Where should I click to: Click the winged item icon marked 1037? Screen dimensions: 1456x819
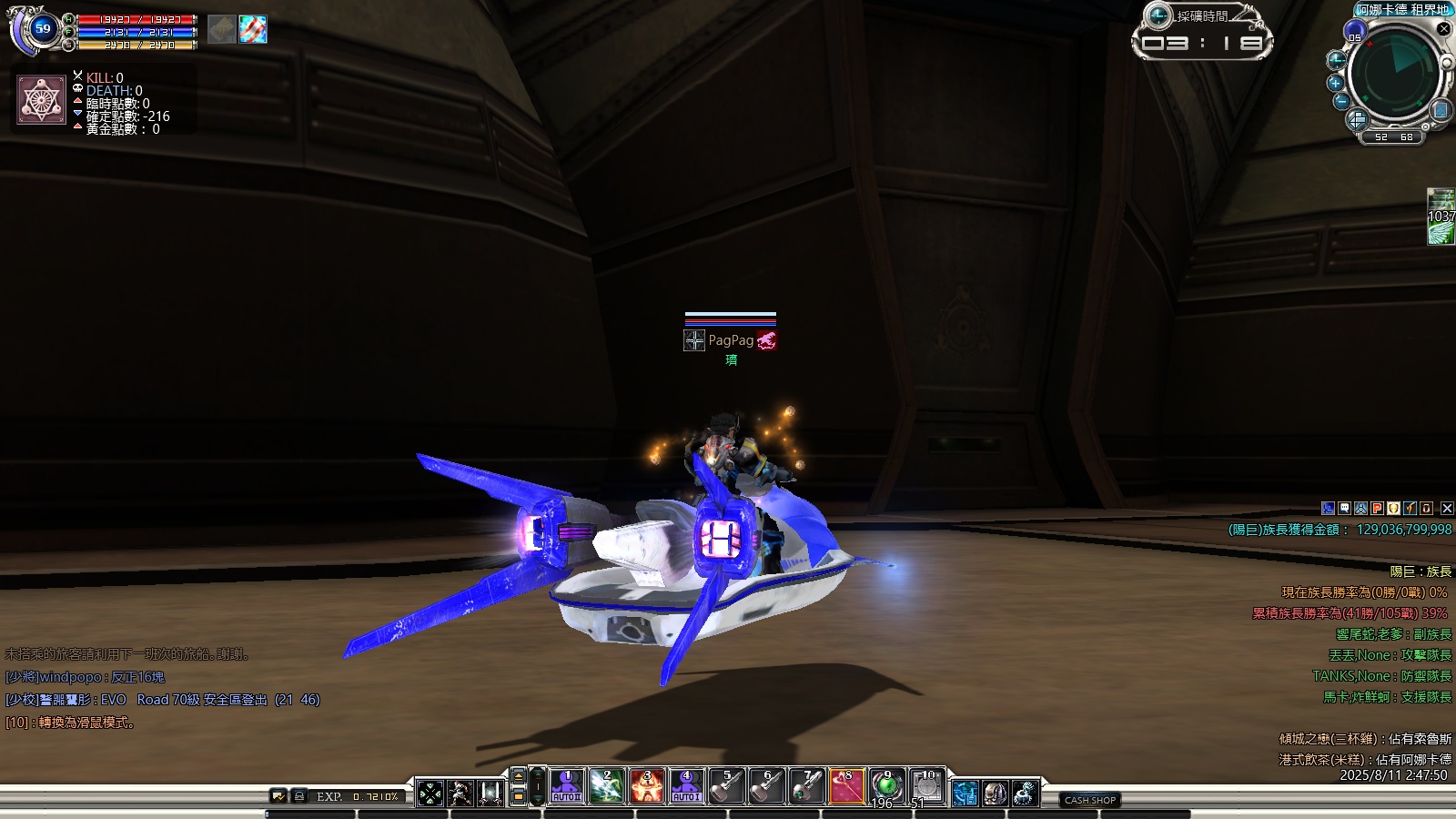pyautogui.click(x=1441, y=217)
